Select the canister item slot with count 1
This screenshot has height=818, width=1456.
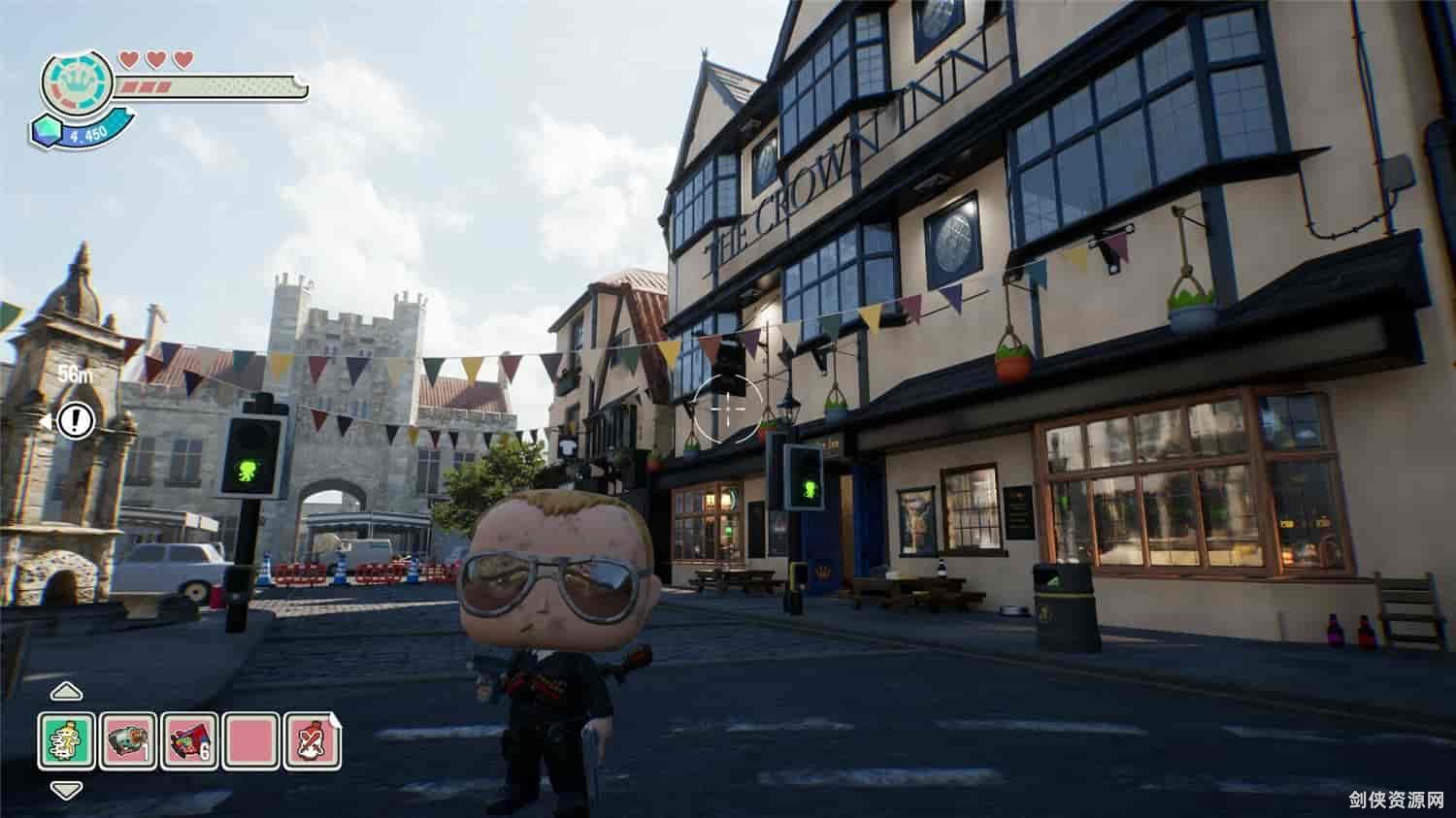click(128, 740)
